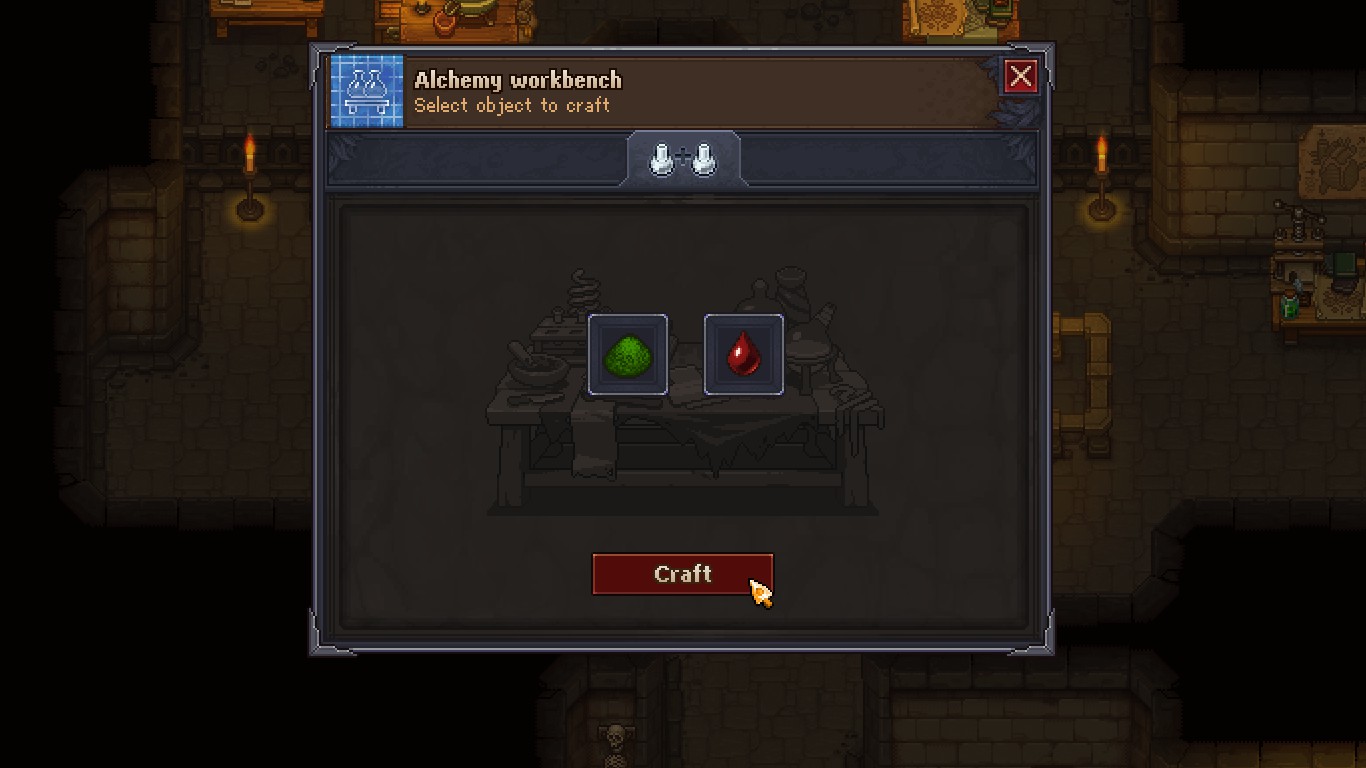
Task: Click the two-vials recipe category tab icon
Action: click(684, 158)
